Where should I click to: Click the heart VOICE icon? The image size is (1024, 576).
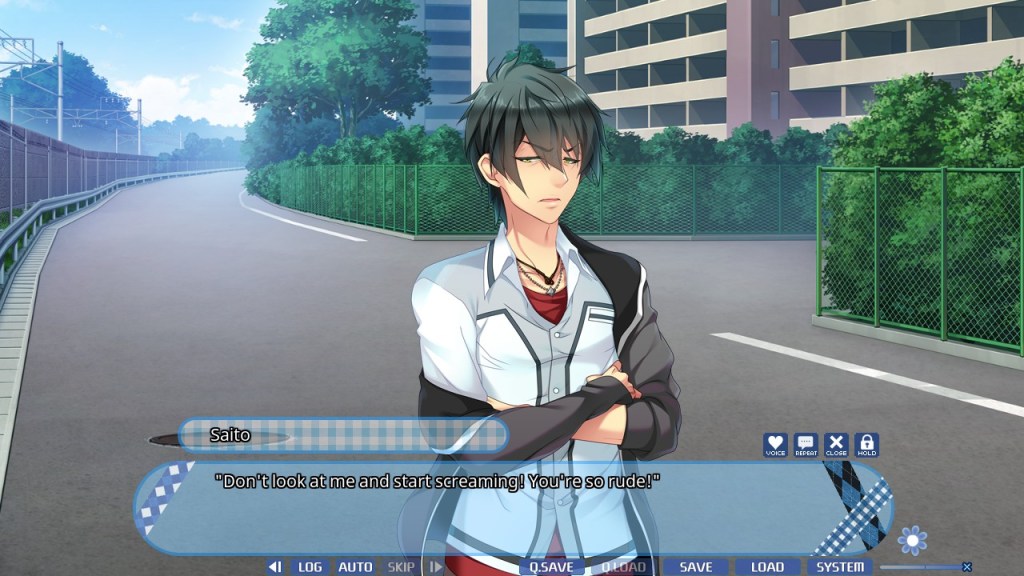[x=775, y=445]
